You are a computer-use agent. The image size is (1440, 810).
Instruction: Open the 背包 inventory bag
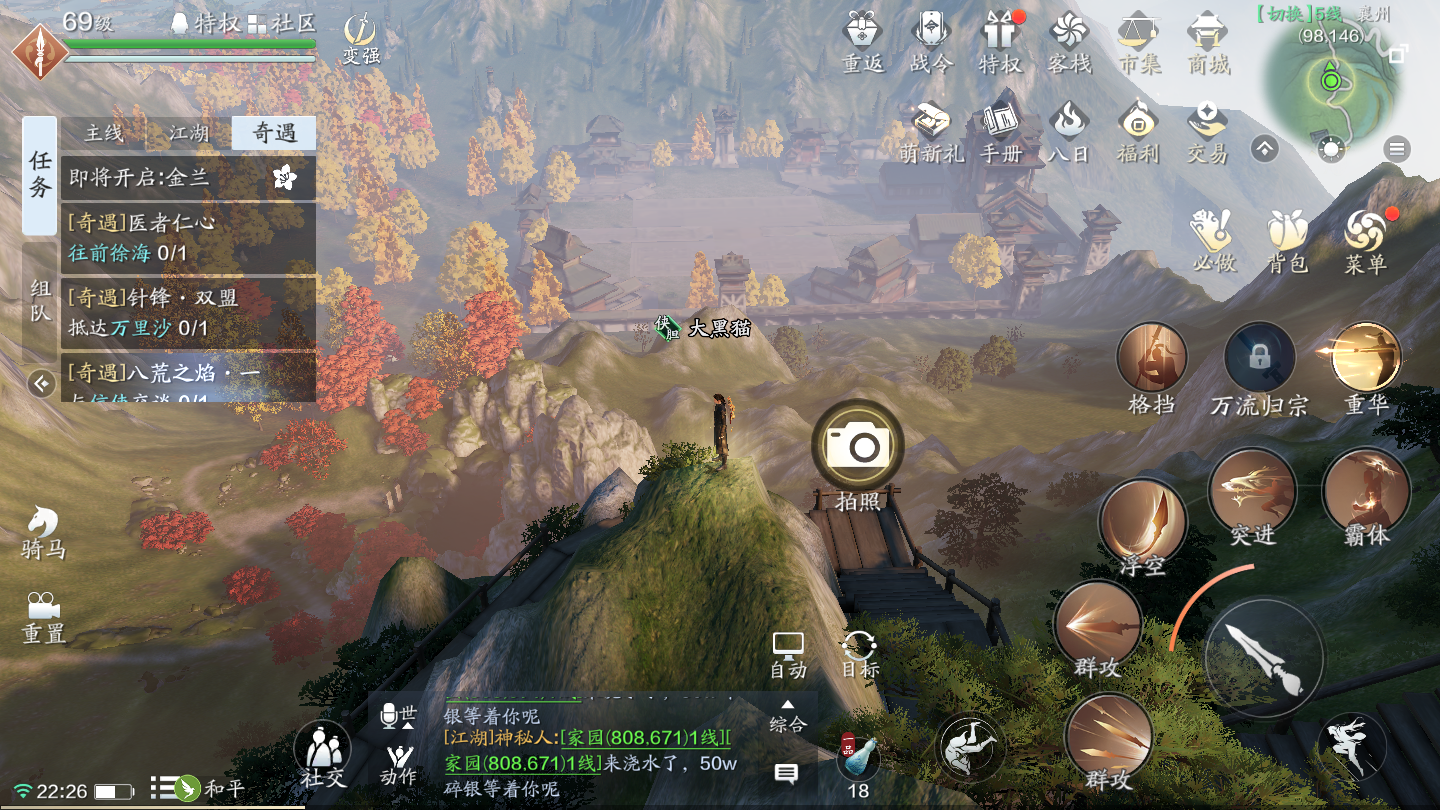click(x=1287, y=240)
